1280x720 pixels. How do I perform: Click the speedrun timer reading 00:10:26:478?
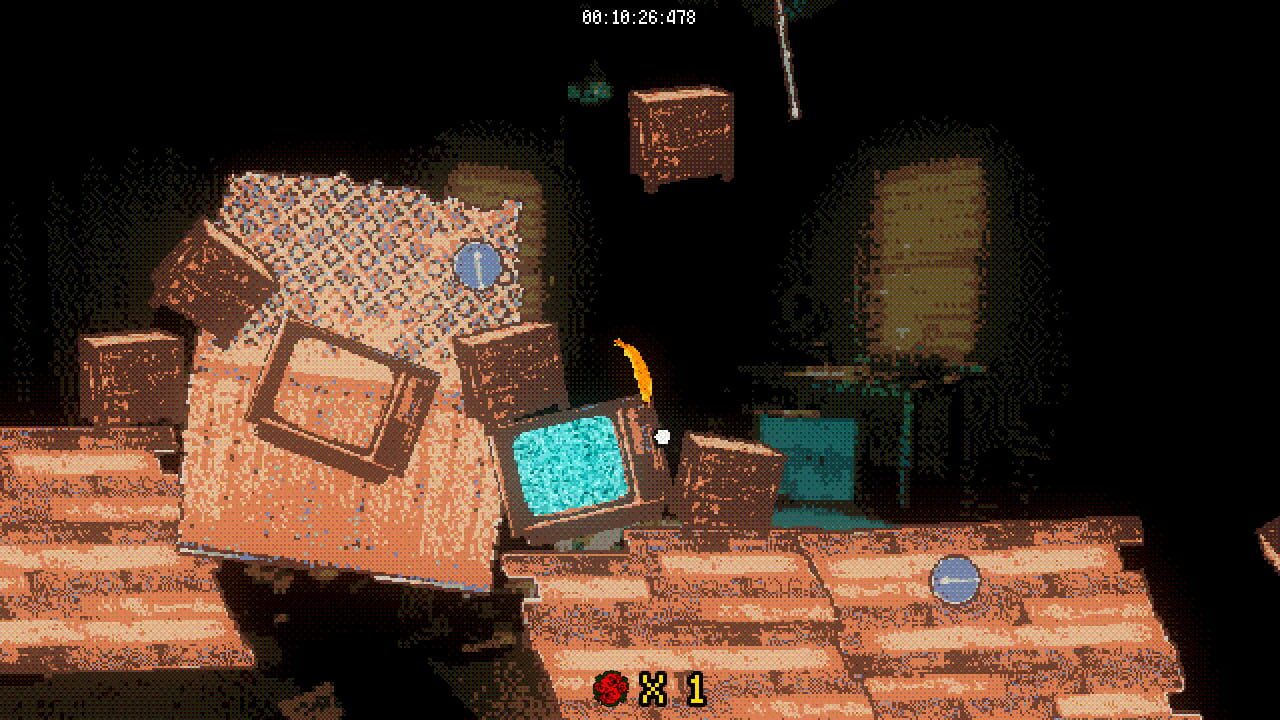pyautogui.click(x=640, y=14)
